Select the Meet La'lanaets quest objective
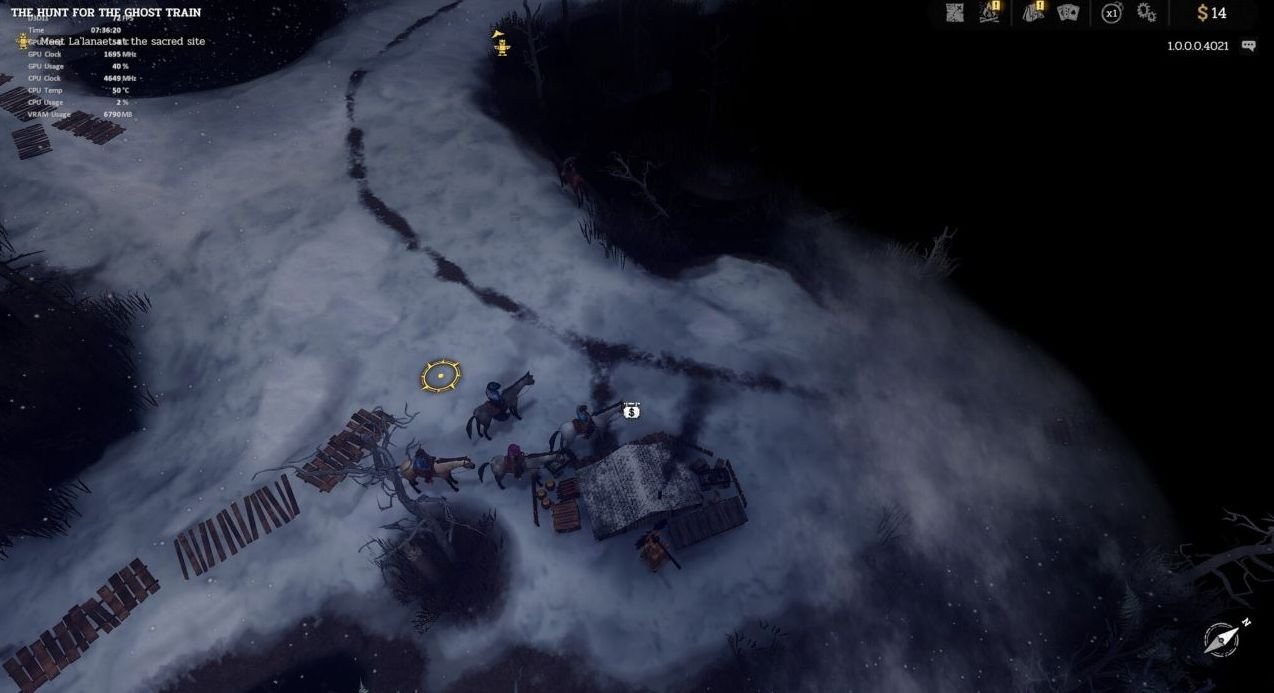Image resolution: width=1274 pixels, height=693 pixels. click(122, 41)
